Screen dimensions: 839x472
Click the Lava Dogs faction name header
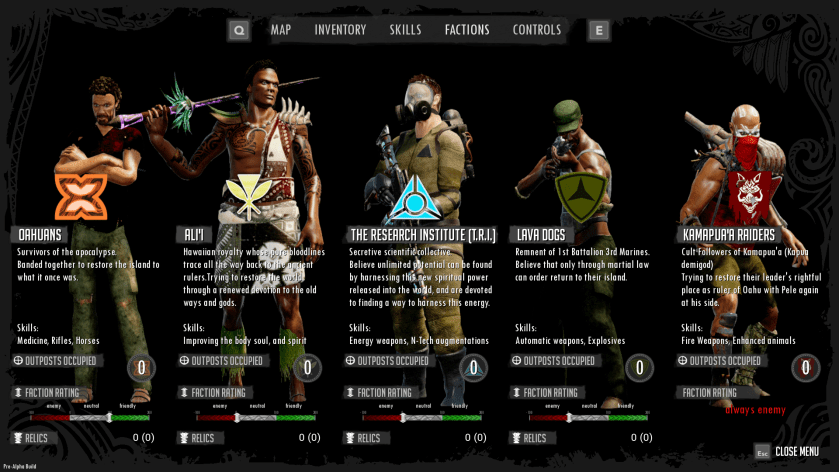[x=540, y=234]
